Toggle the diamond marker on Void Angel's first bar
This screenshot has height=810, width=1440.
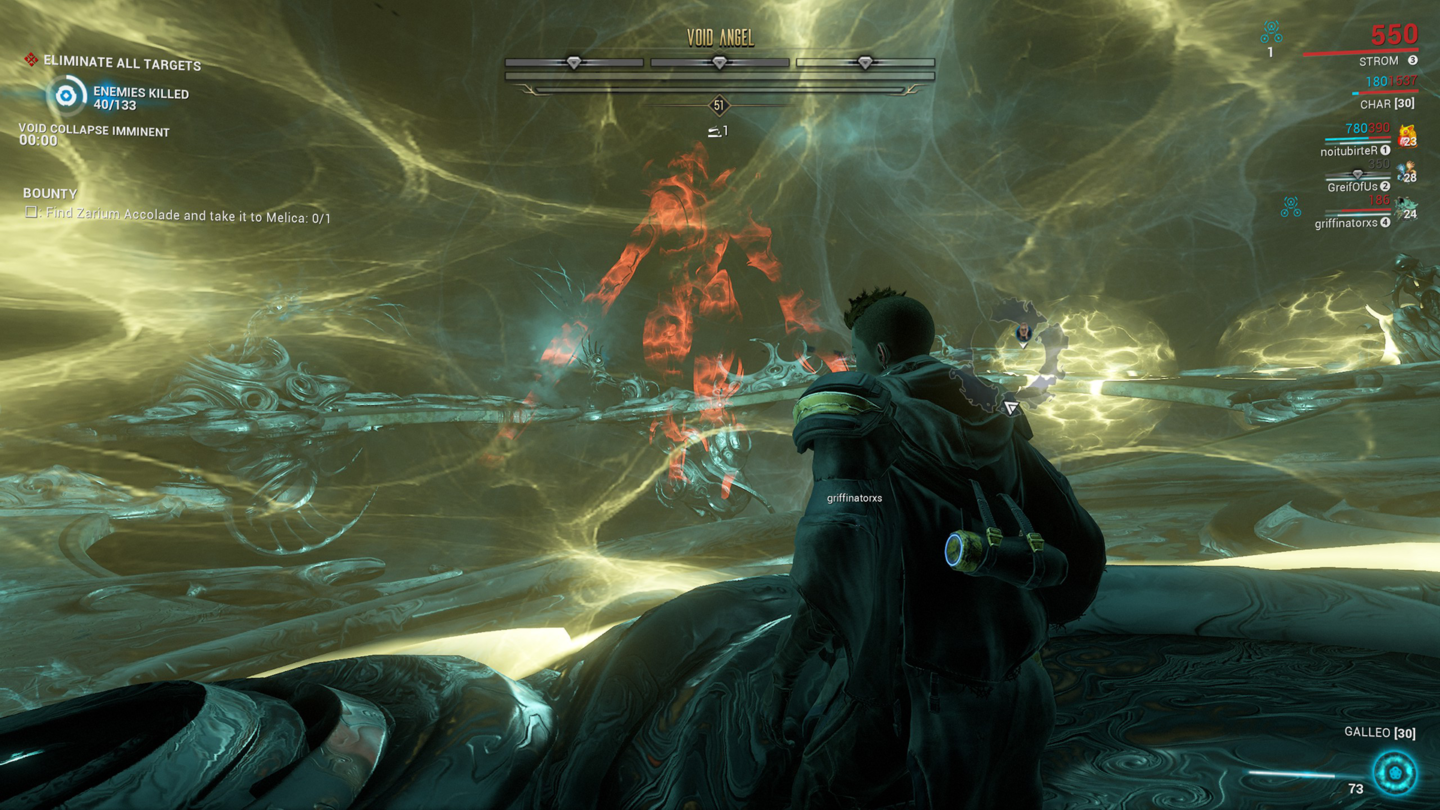tap(573, 60)
